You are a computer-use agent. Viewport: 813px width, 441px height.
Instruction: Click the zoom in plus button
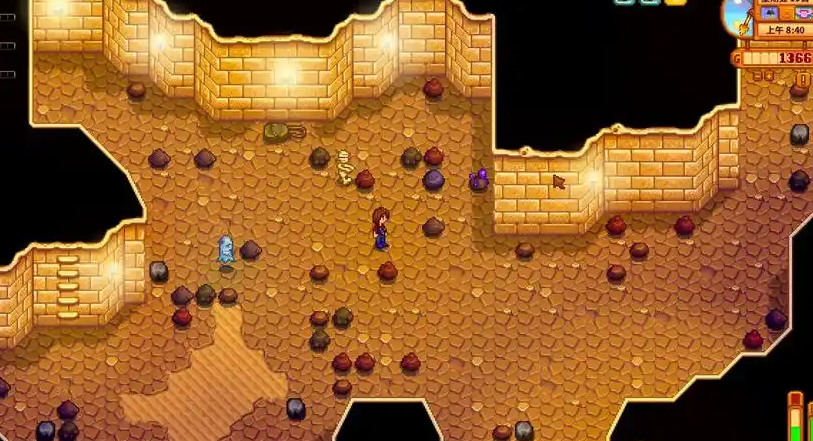pos(769,76)
